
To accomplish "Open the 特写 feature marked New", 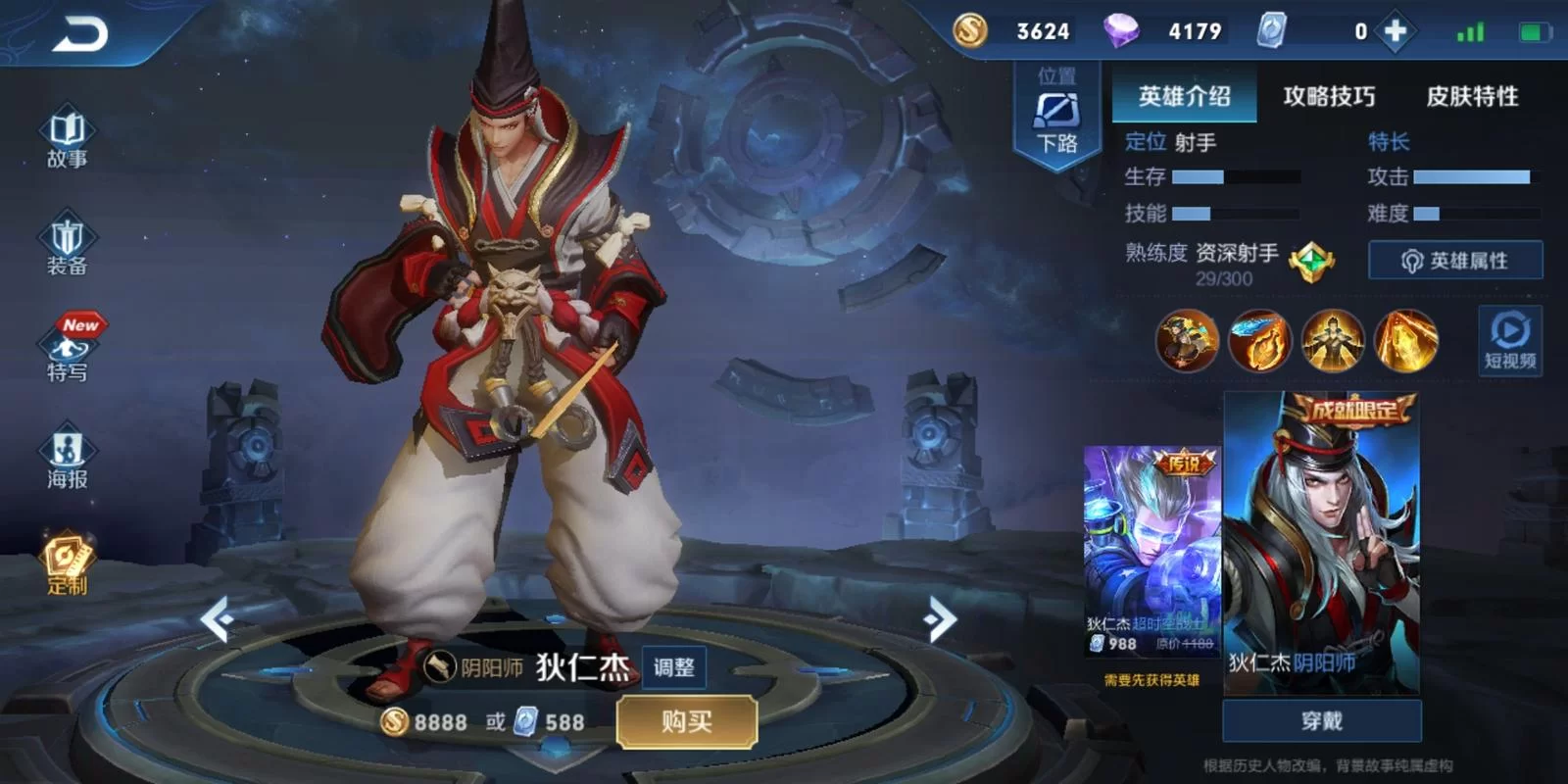I will tap(66, 353).
